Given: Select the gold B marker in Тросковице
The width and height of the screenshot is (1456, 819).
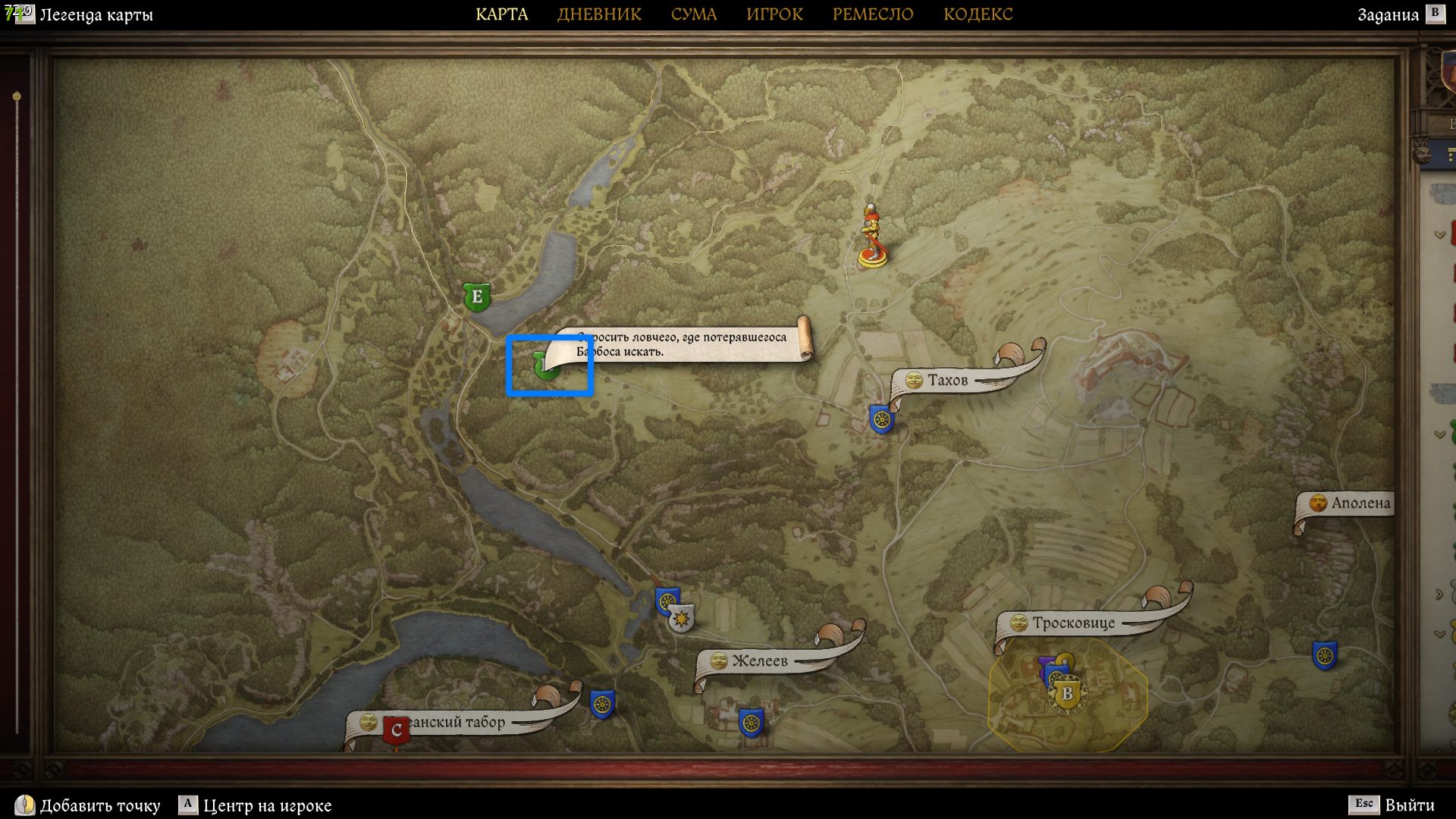Looking at the screenshot, I should 1067,693.
